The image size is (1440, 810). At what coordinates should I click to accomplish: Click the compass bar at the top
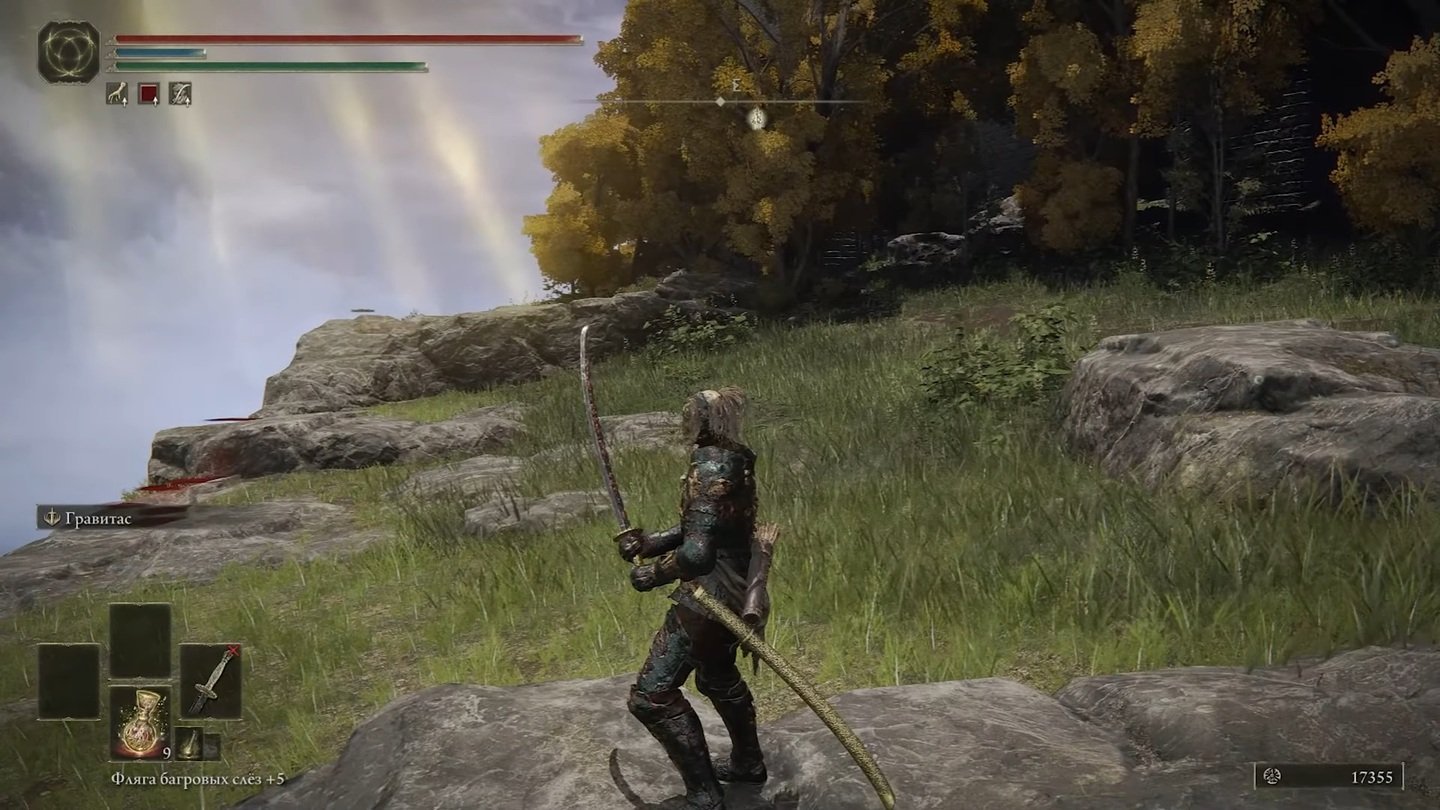coord(736,101)
